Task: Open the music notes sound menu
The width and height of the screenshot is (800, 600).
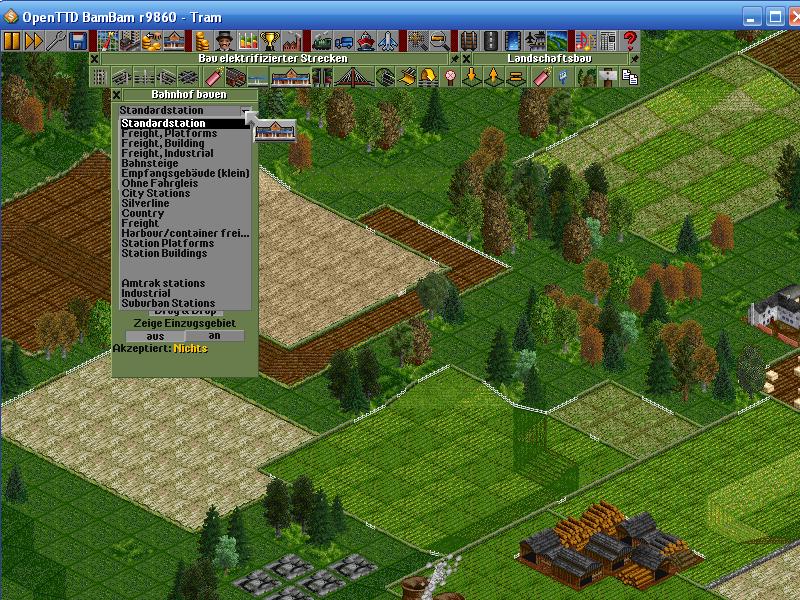Action: click(586, 41)
